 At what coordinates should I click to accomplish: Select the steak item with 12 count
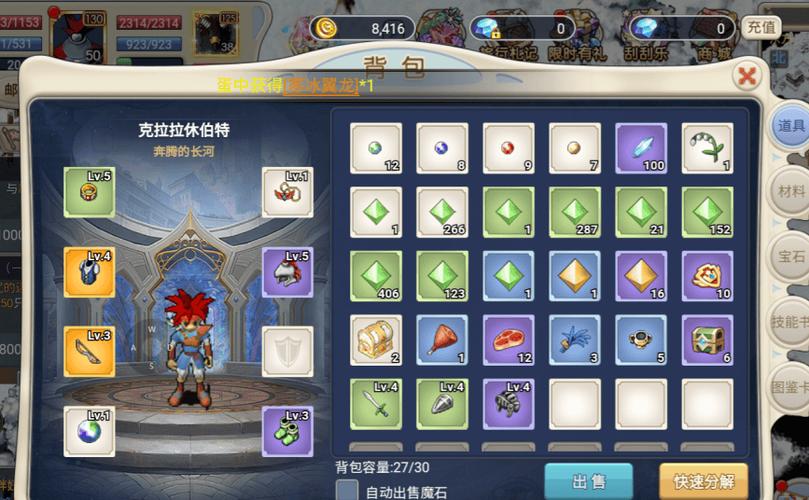(509, 340)
